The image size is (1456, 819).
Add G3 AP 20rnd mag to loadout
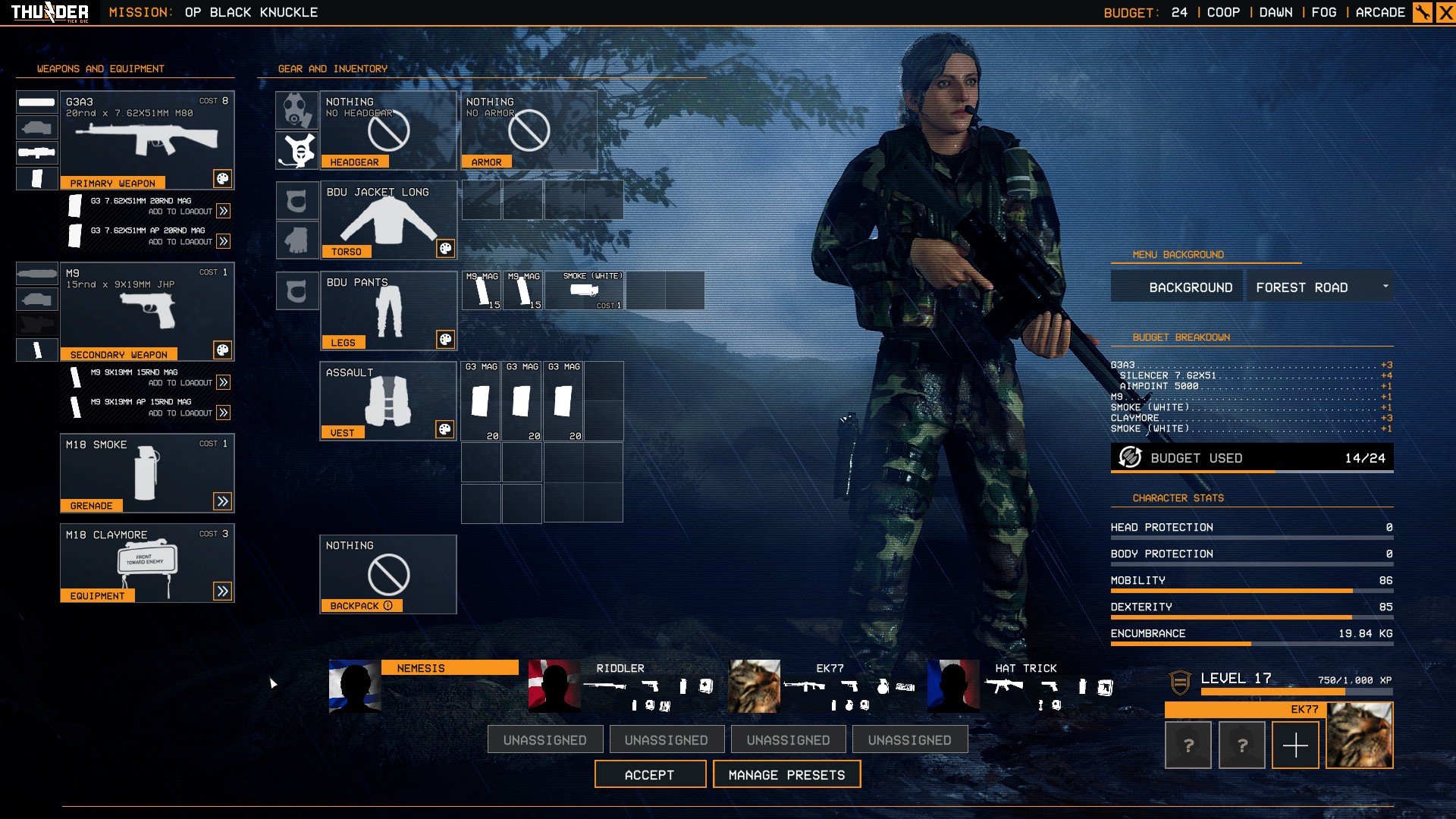pos(223,241)
